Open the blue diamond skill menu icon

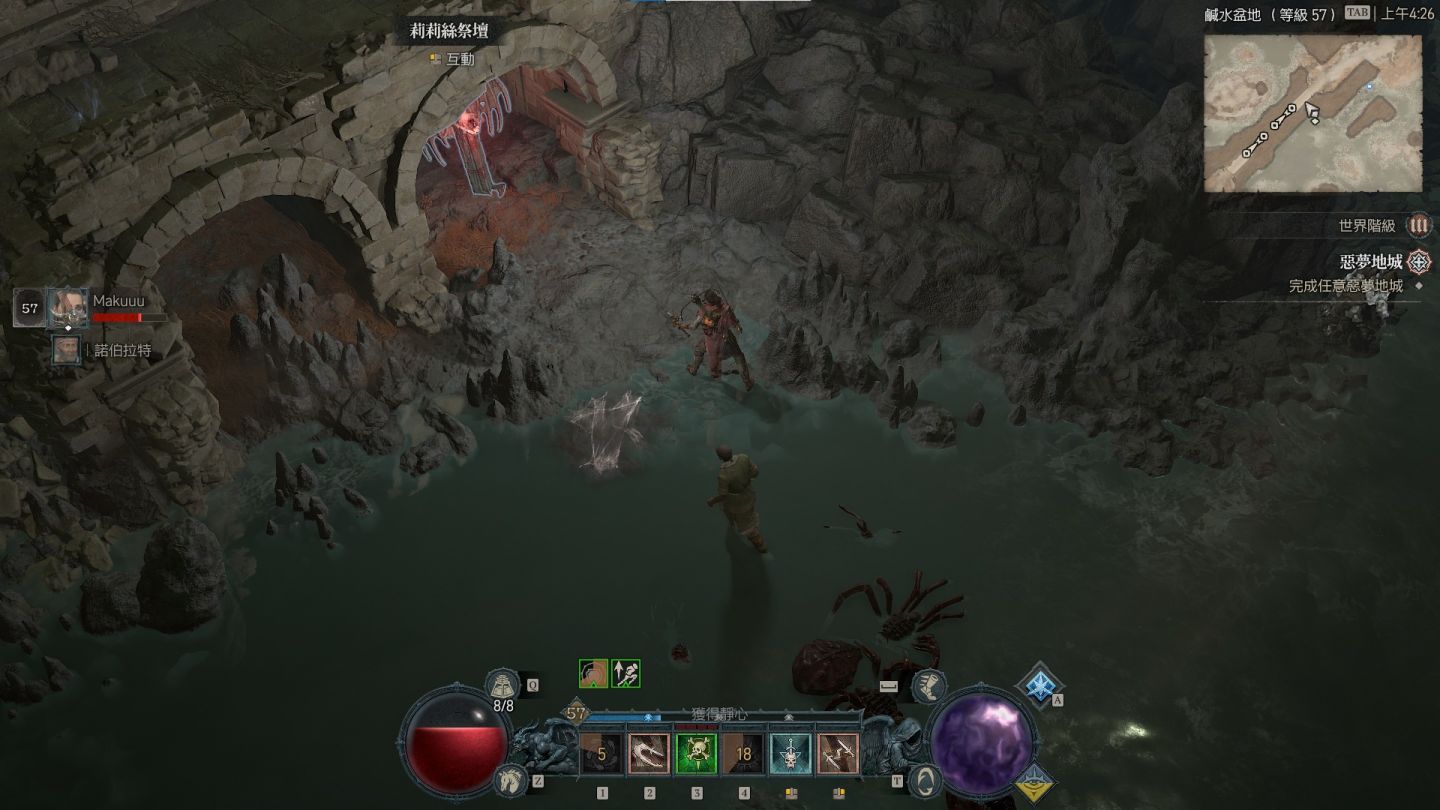1040,683
